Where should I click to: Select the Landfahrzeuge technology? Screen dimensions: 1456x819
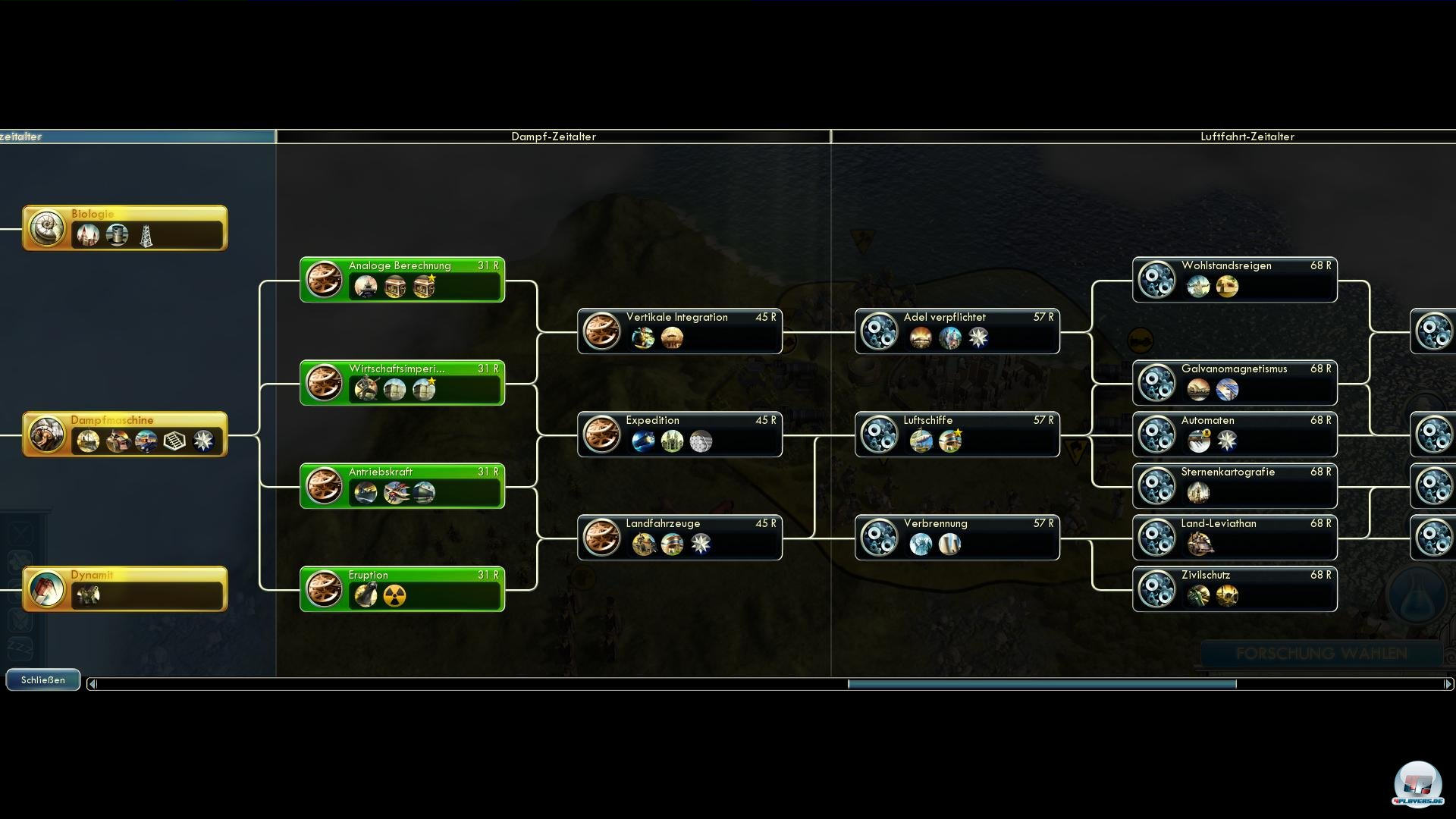point(679,538)
